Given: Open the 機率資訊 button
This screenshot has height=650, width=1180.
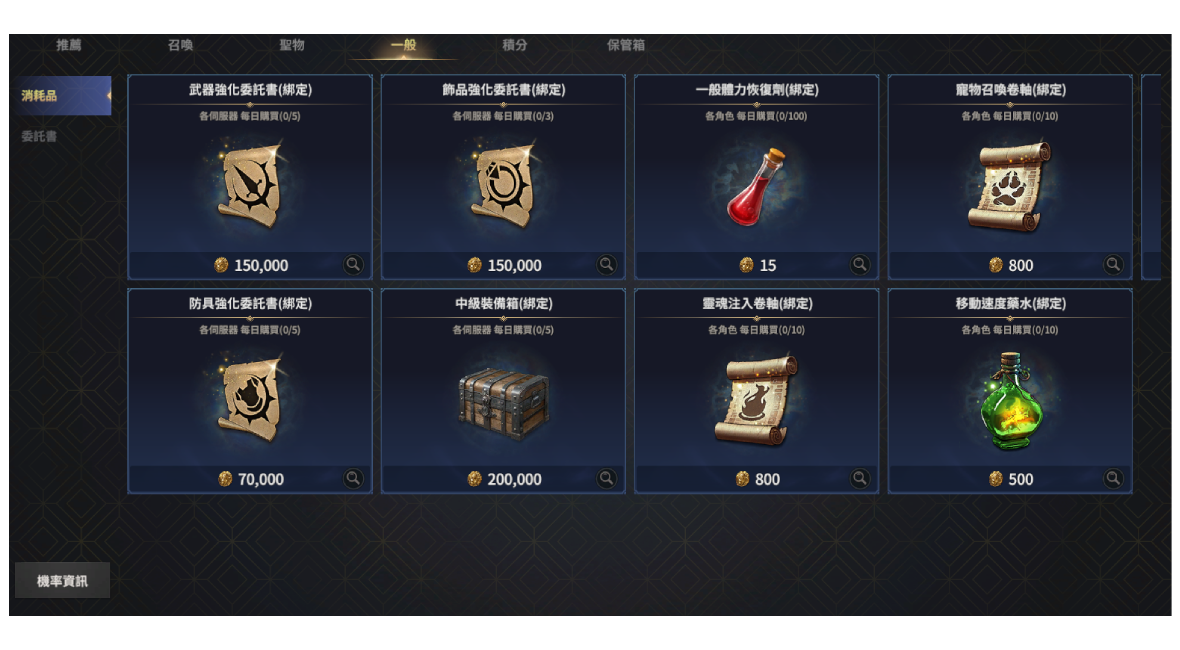Looking at the screenshot, I should (62, 580).
